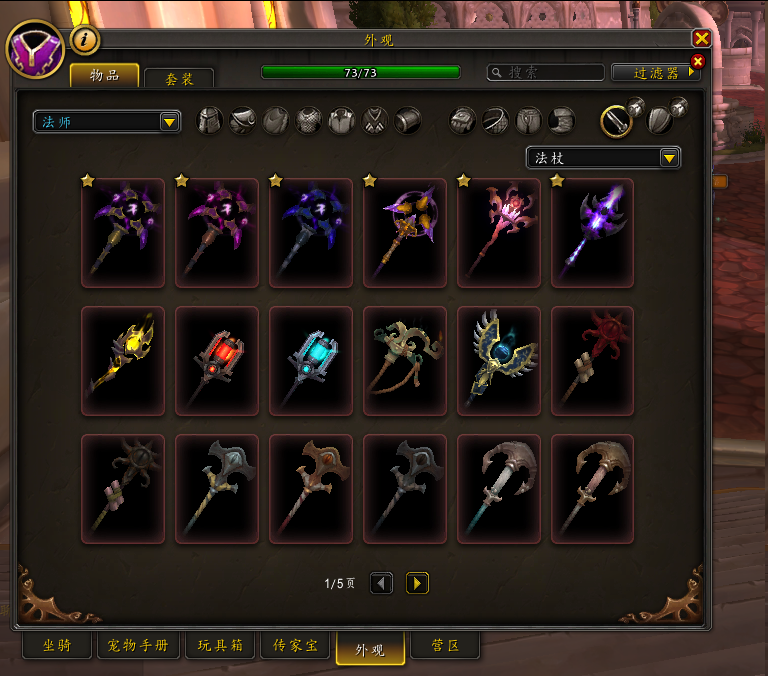Image resolution: width=768 pixels, height=676 pixels.
Task: Select the red lantern staff appearance
Action: 217,360
